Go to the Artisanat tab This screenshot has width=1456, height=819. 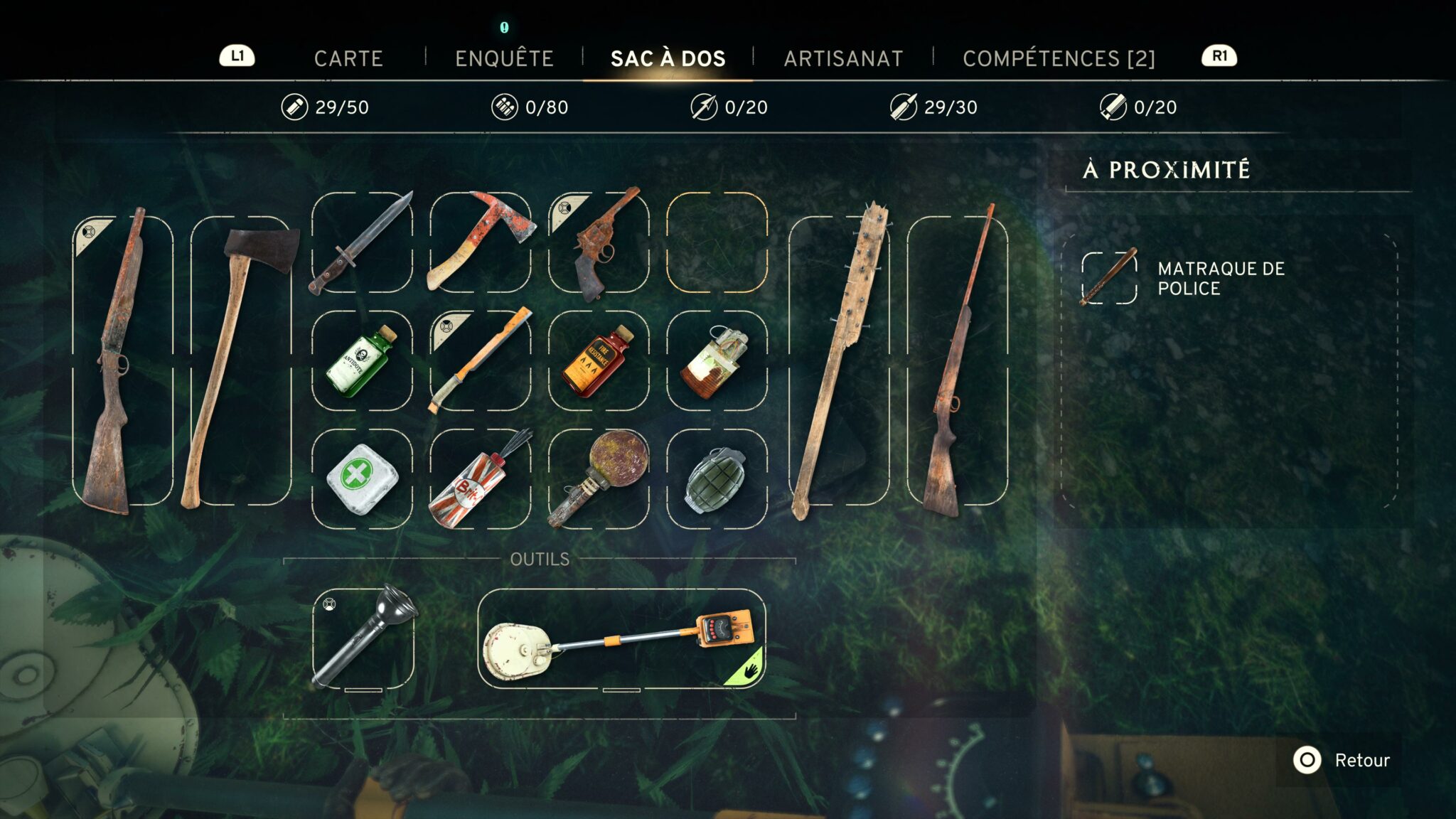coord(843,58)
